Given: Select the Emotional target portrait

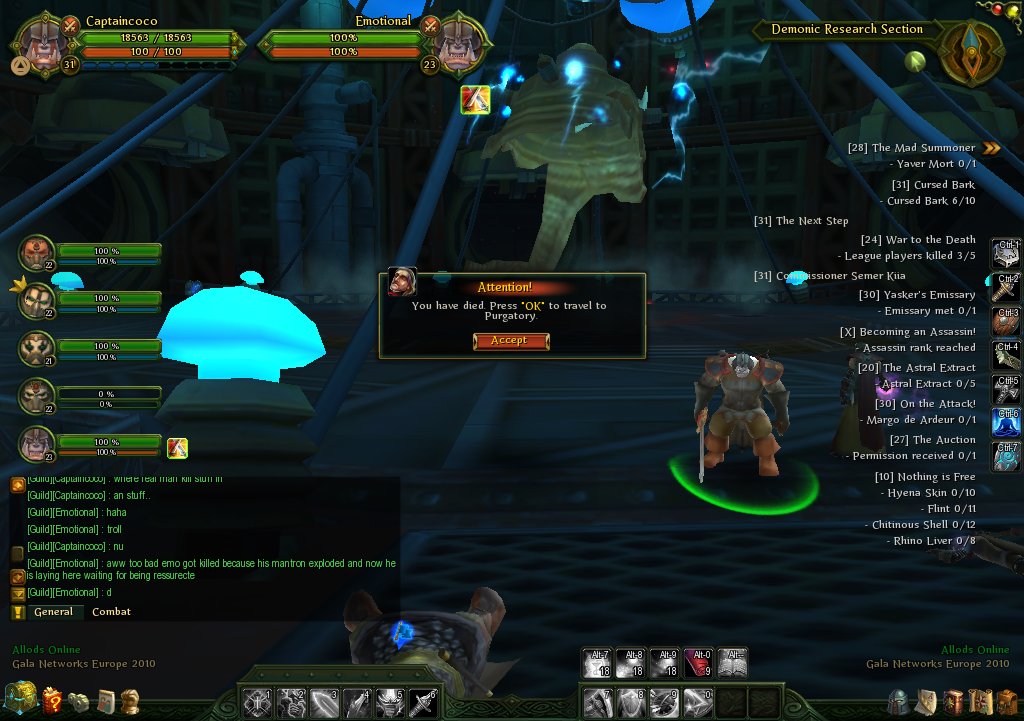Looking at the screenshot, I should [460, 44].
